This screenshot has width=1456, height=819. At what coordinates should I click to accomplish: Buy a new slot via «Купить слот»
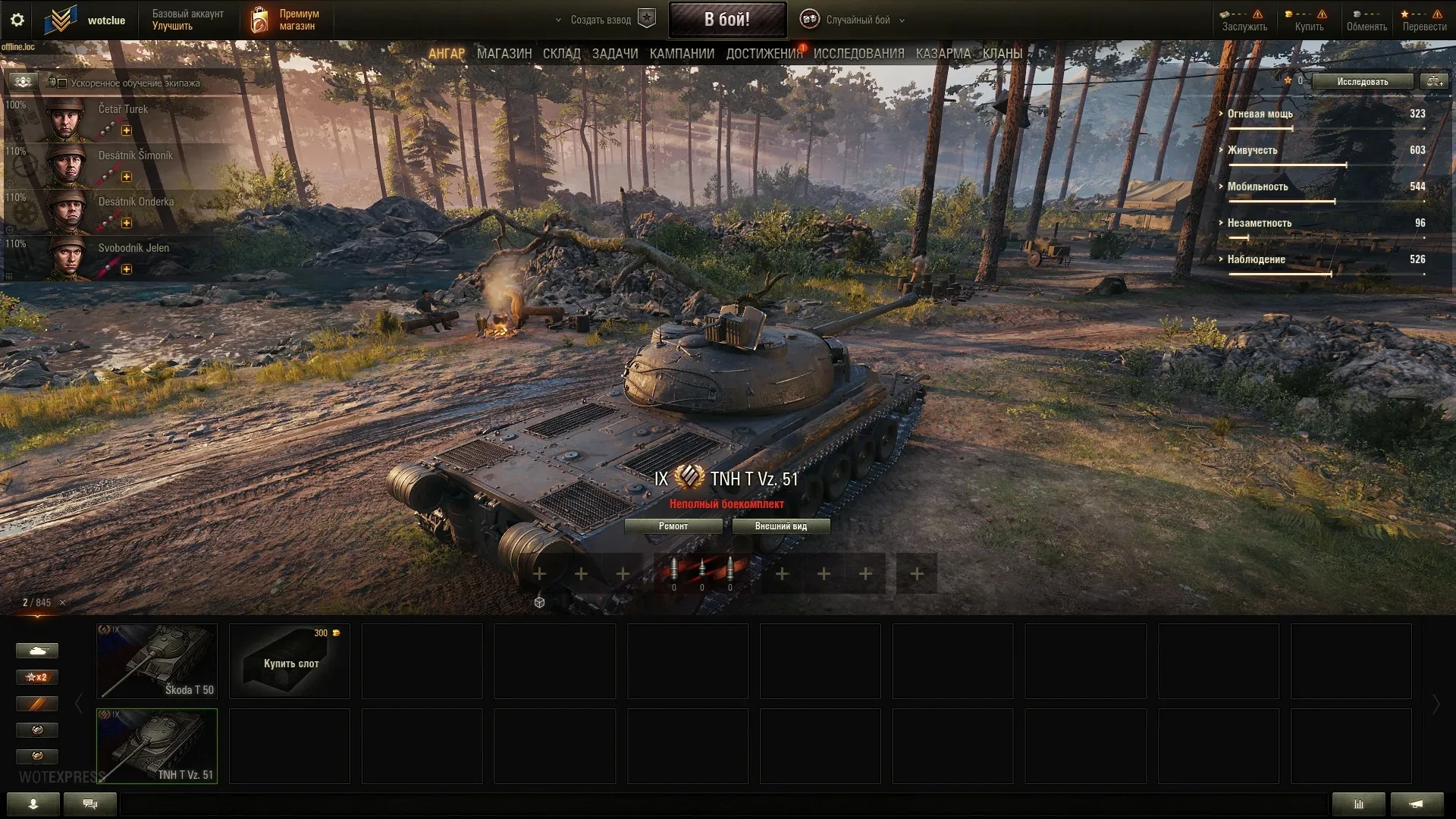290,661
